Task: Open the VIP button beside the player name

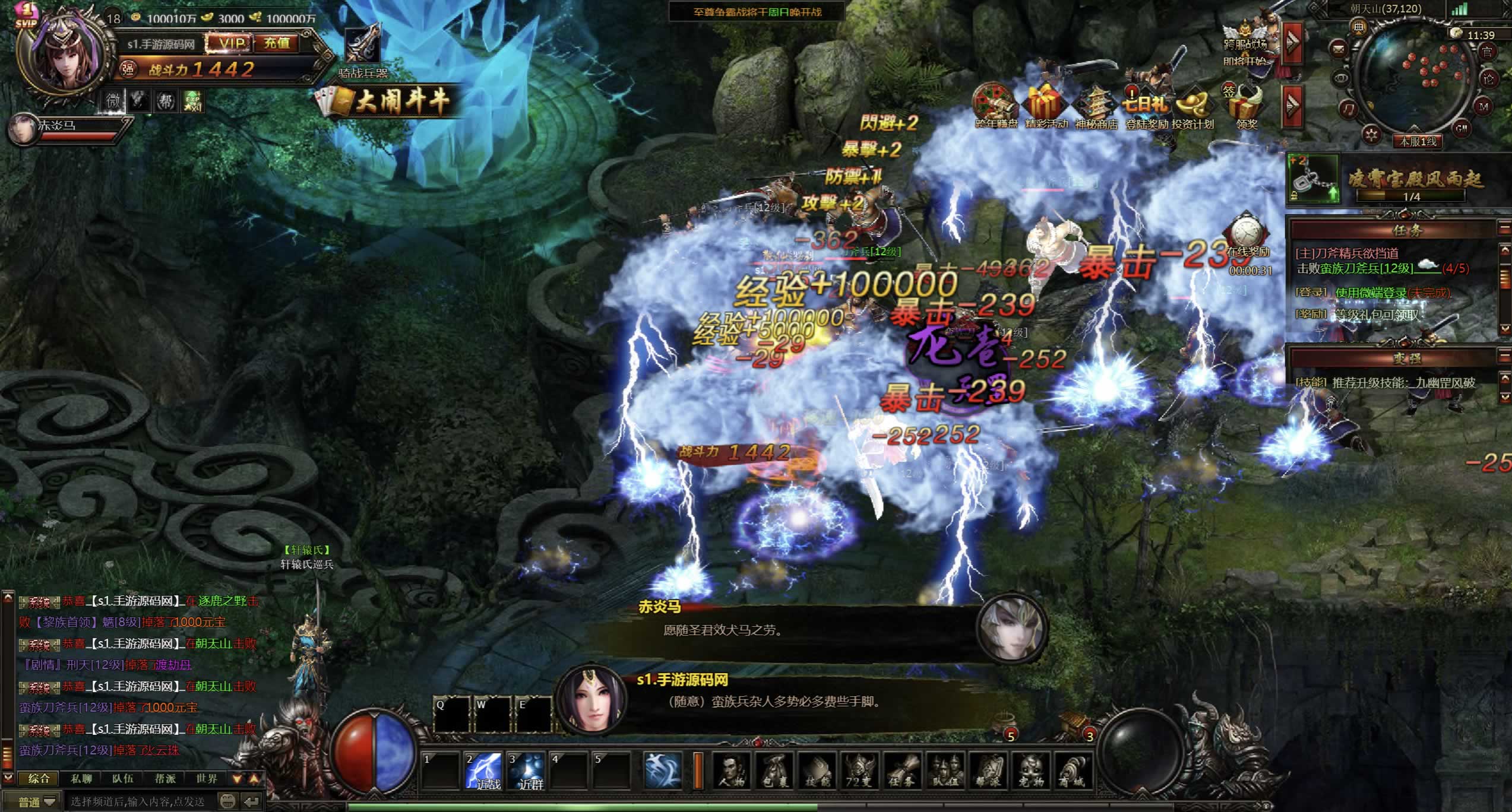Action: point(231,43)
